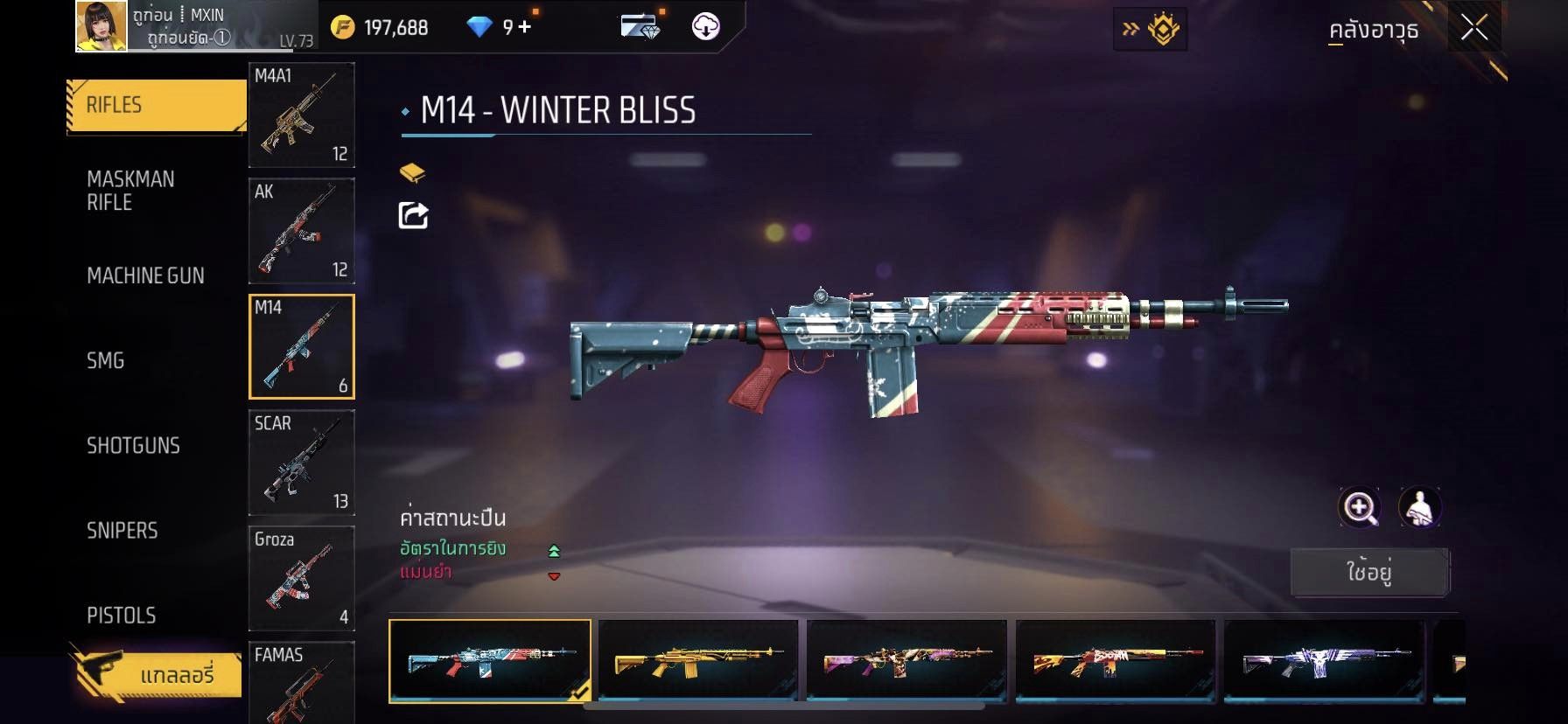1568x724 pixels.
Task: Open the yellow gallery button
Action: pyautogui.click(x=156, y=675)
